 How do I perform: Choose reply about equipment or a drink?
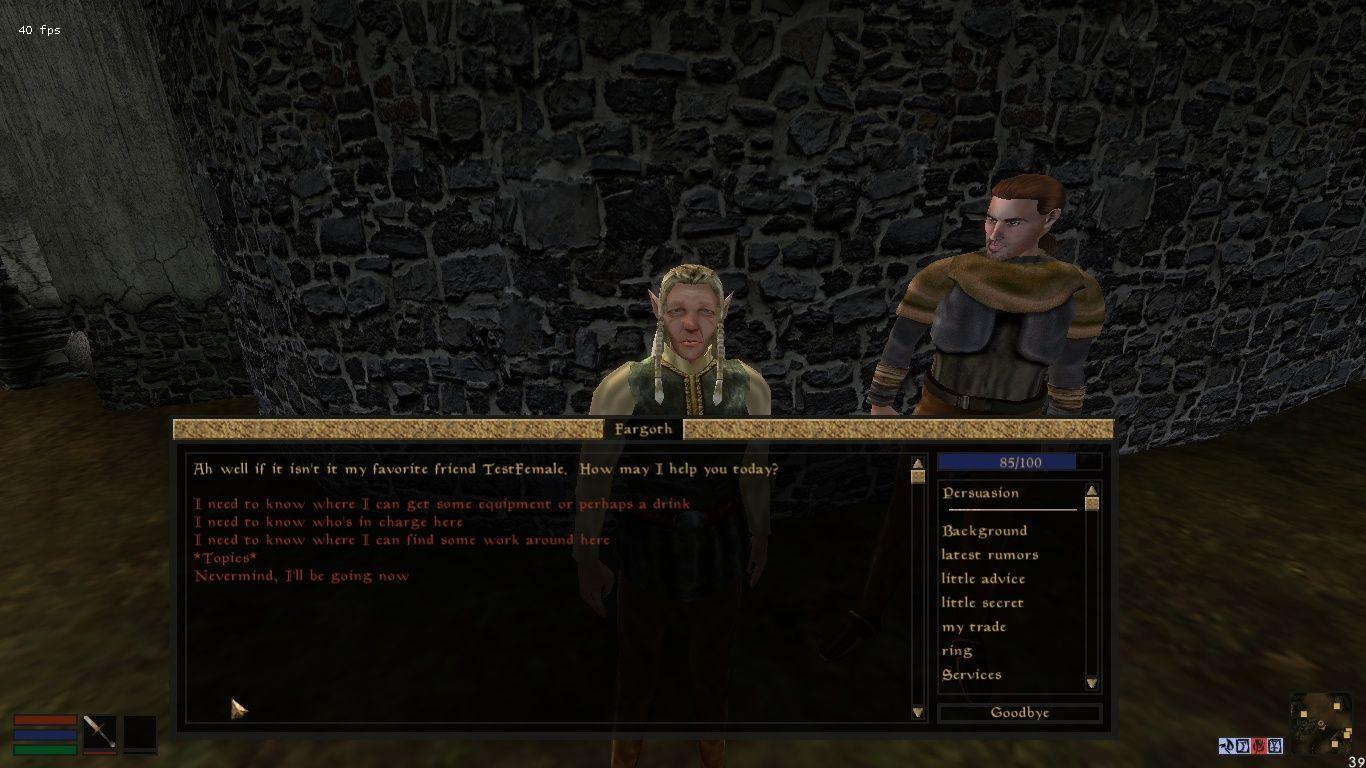pyautogui.click(x=441, y=504)
